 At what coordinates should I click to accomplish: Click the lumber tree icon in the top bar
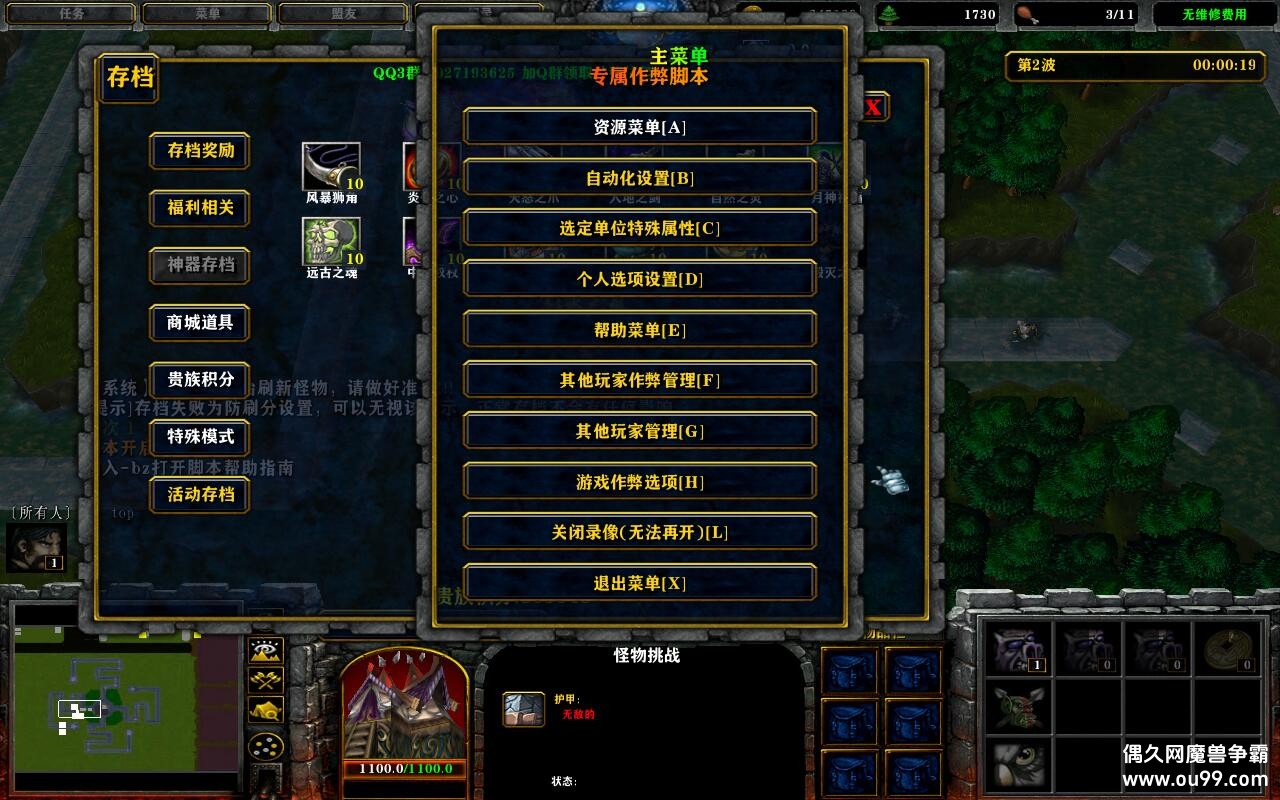(887, 14)
